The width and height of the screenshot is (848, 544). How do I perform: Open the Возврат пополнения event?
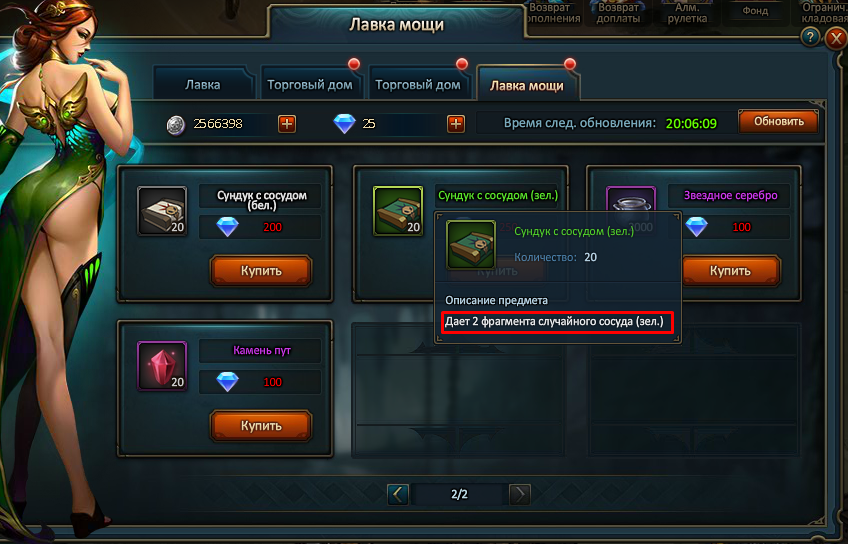pyautogui.click(x=550, y=13)
